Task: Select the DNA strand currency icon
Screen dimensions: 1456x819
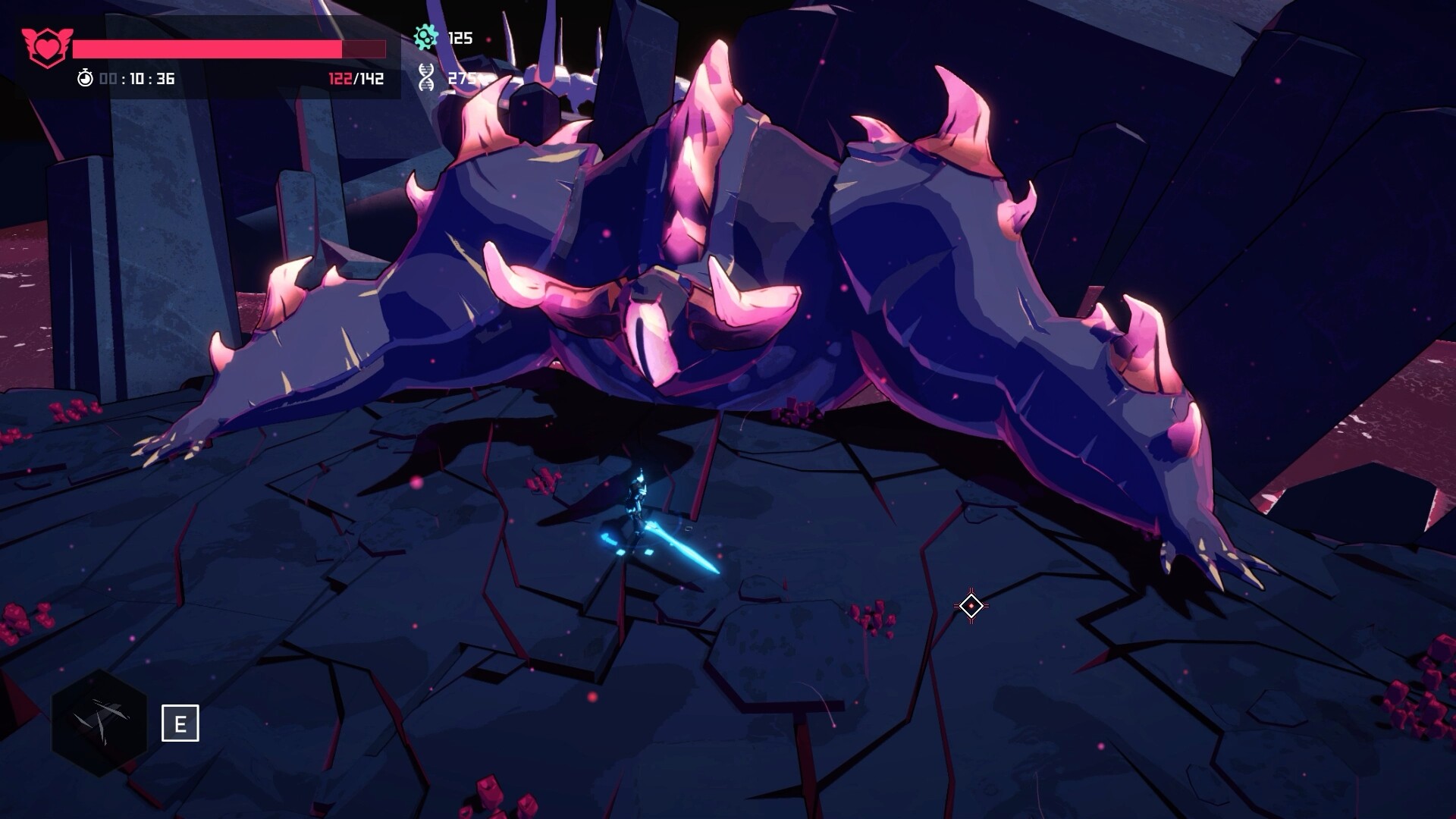Action: (427, 77)
